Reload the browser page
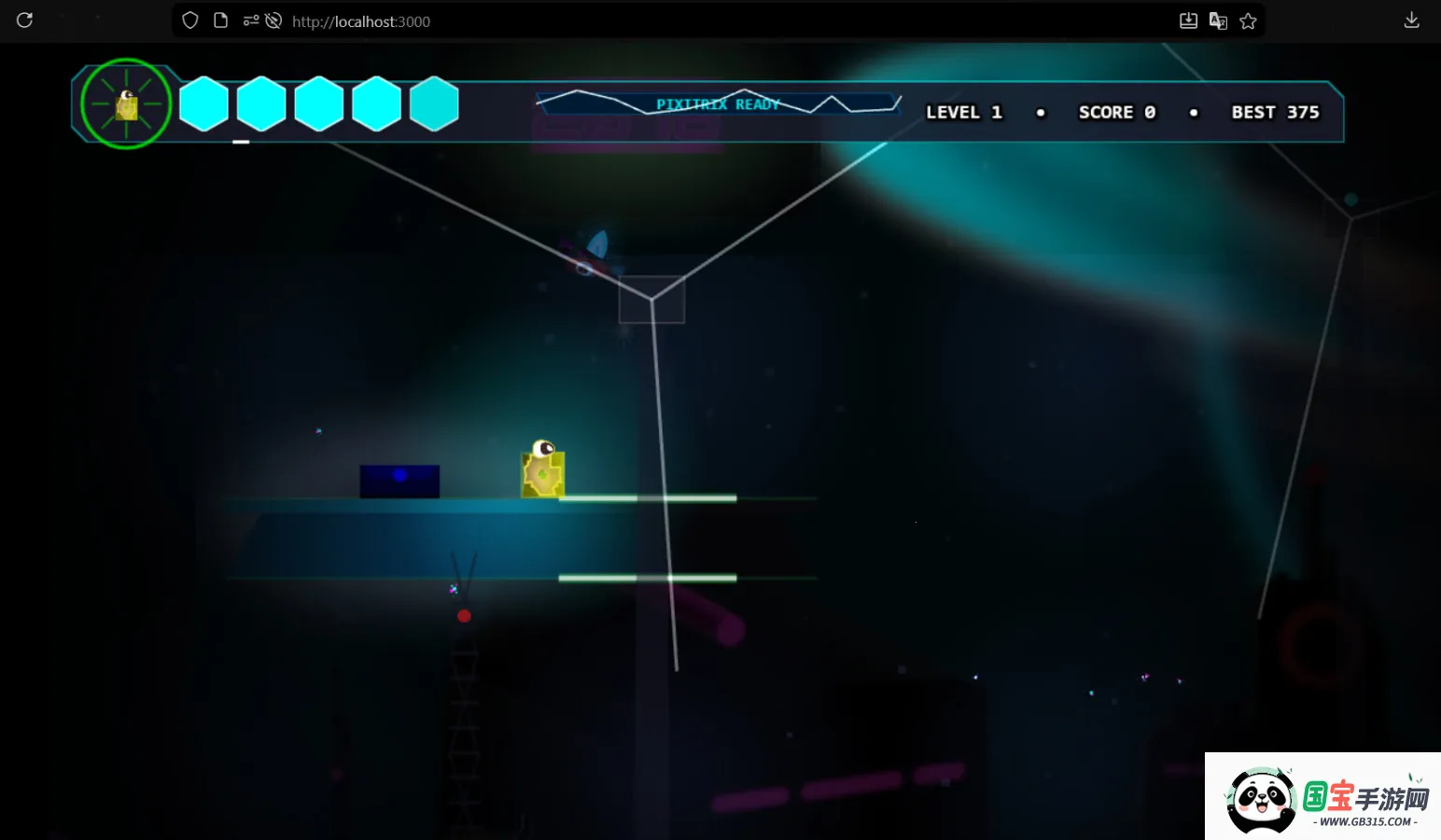 tap(25, 21)
